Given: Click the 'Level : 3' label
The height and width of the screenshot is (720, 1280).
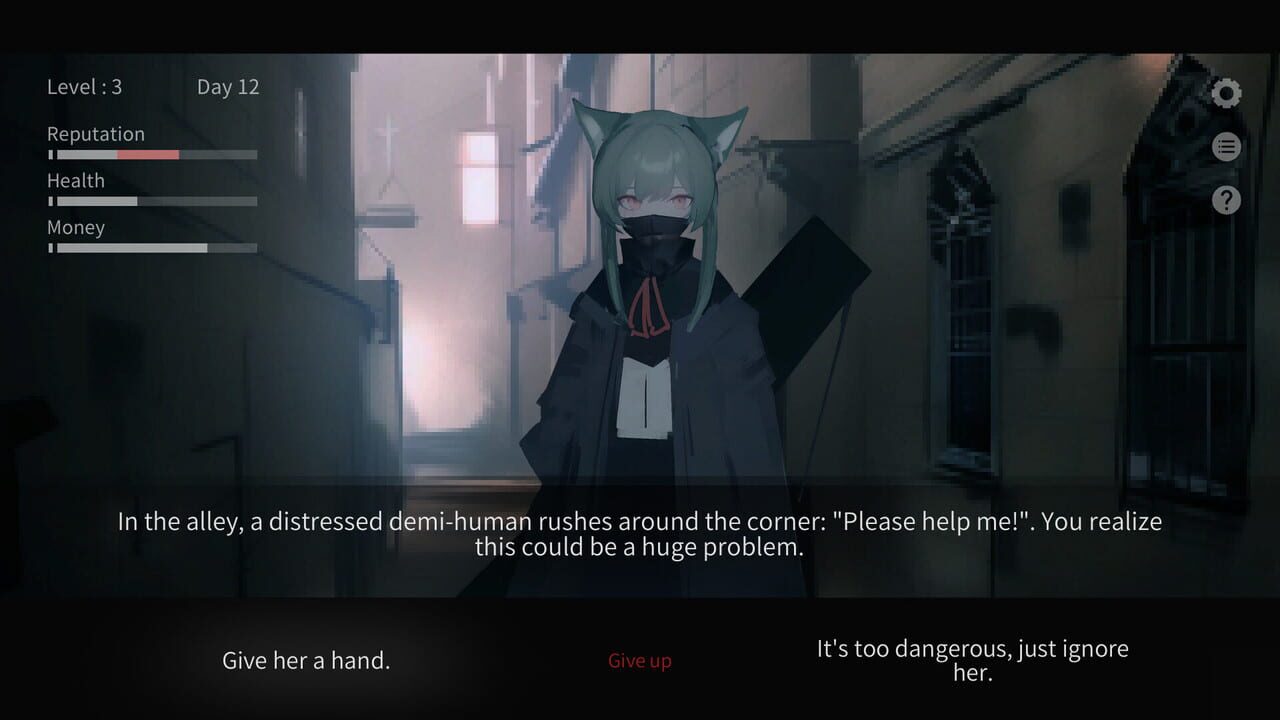Looking at the screenshot, I should (x=84, y=87).
